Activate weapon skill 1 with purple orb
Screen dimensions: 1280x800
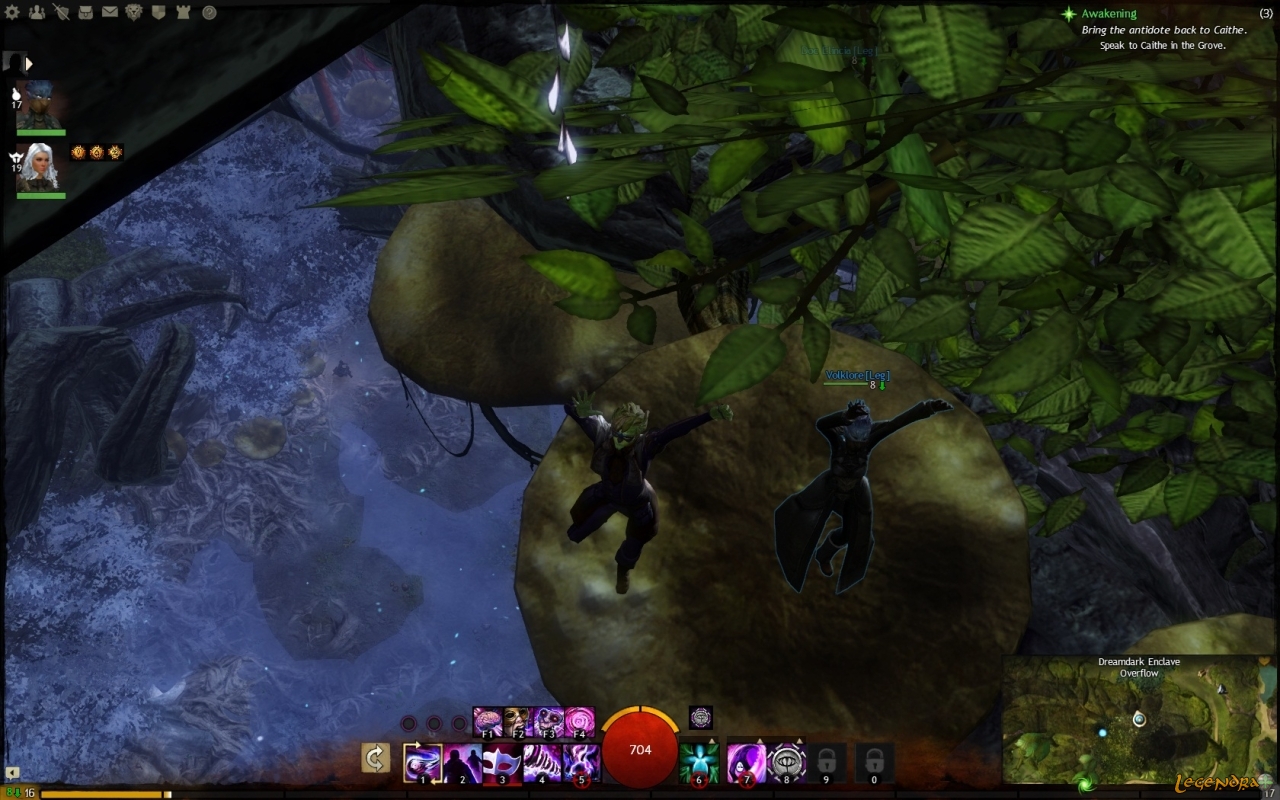[422, 763]
